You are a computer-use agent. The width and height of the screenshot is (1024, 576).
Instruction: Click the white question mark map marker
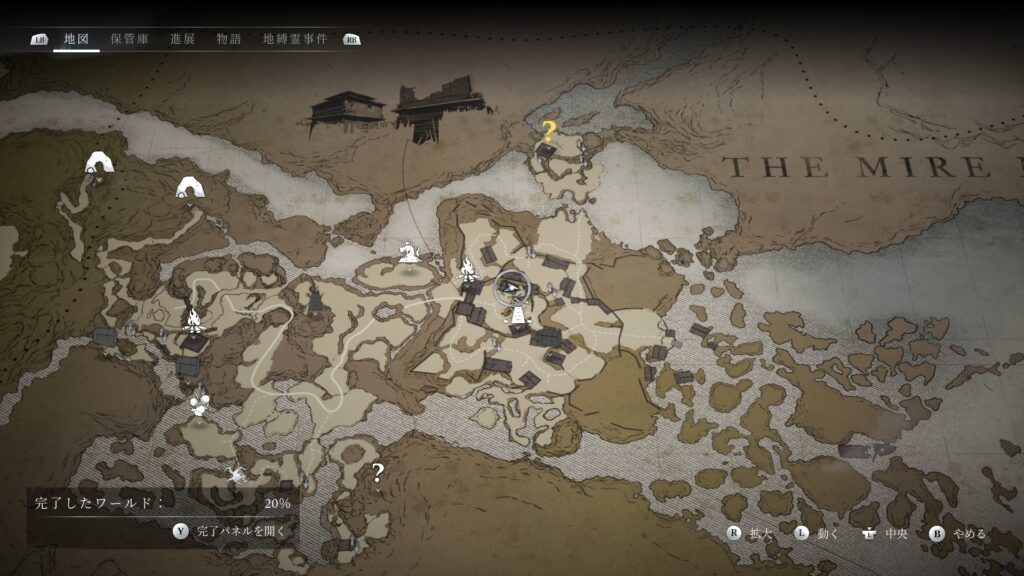(x=377, y=473)
